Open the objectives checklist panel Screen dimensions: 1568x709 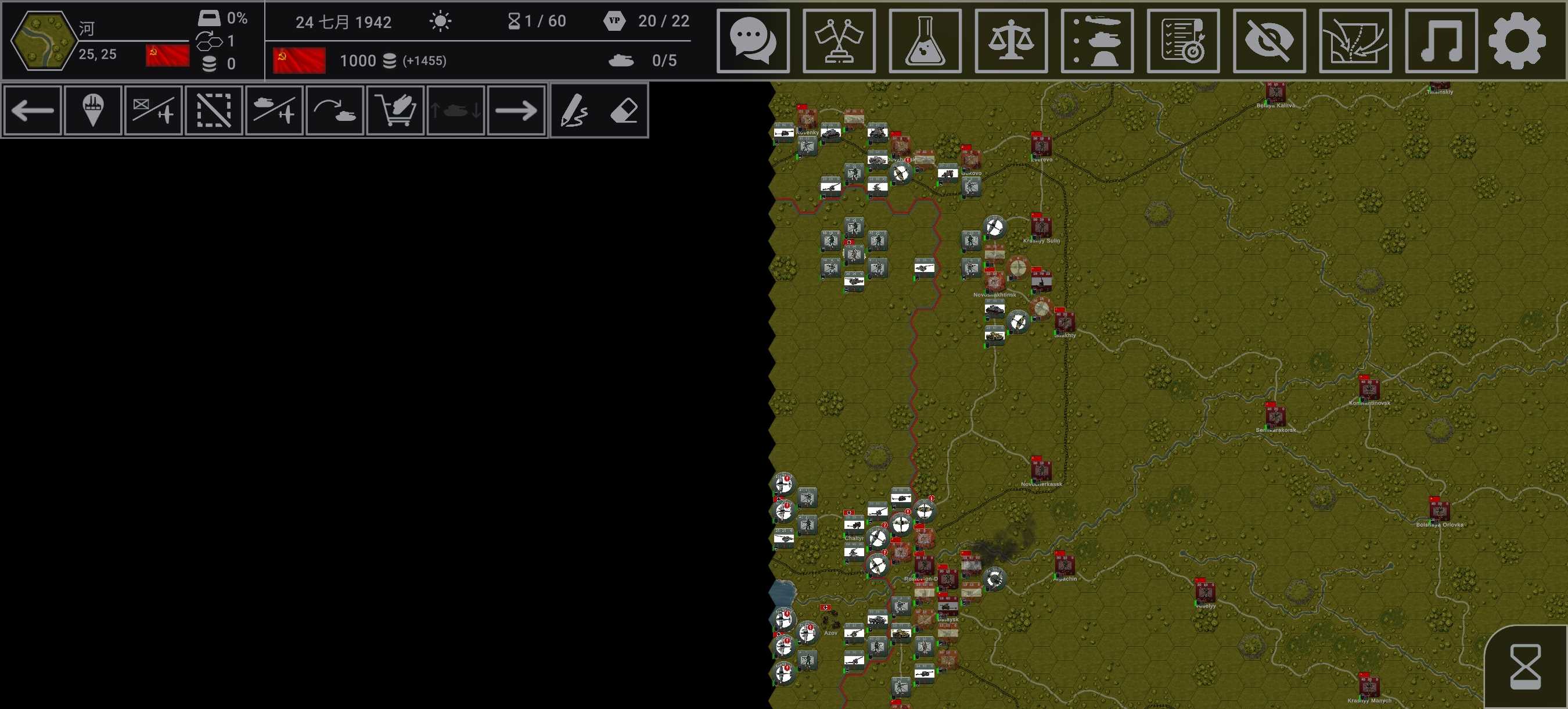coord(1183,41)
